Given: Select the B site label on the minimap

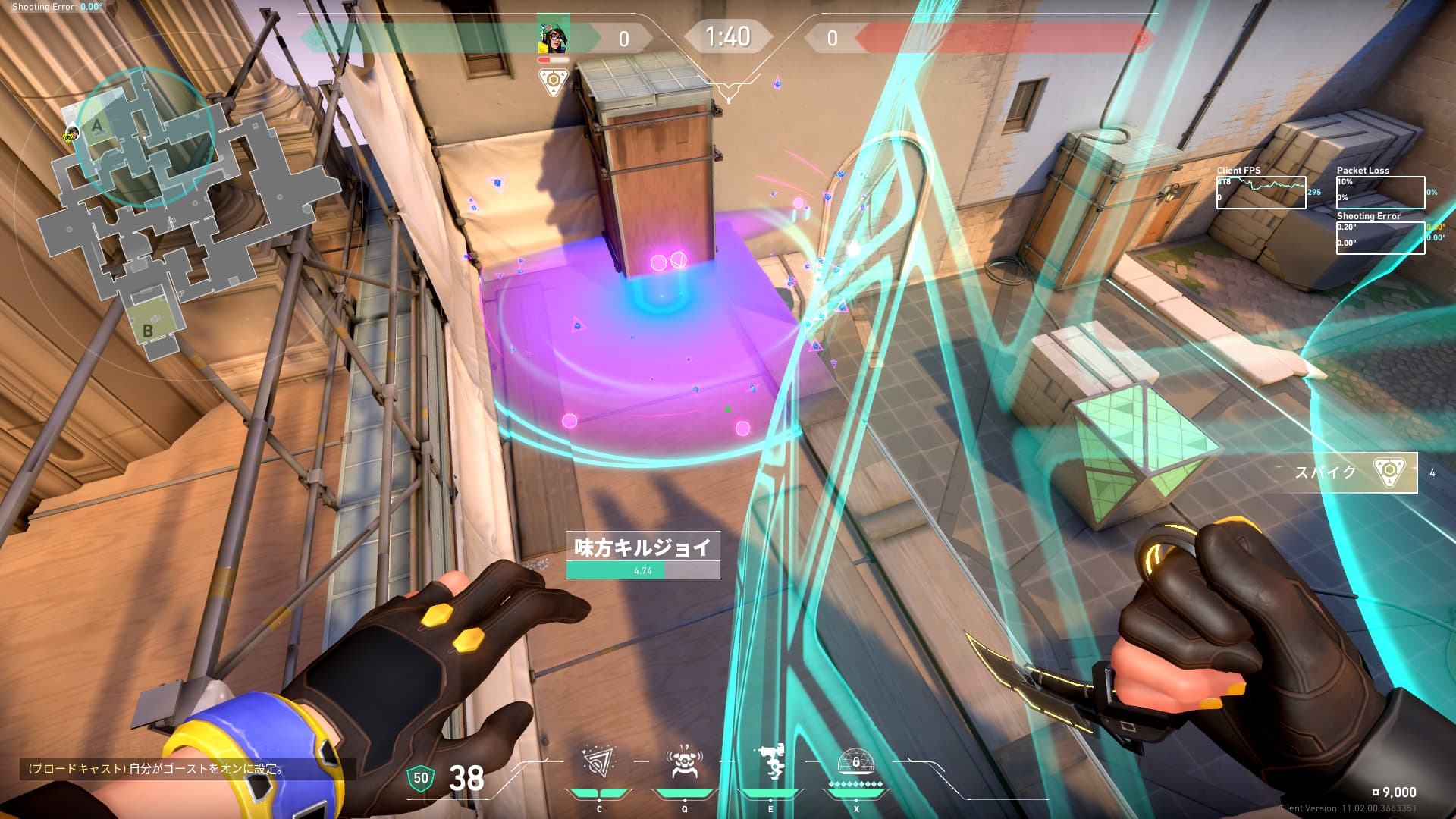Looking at the screenshot, I should click(x=147, y=330).
